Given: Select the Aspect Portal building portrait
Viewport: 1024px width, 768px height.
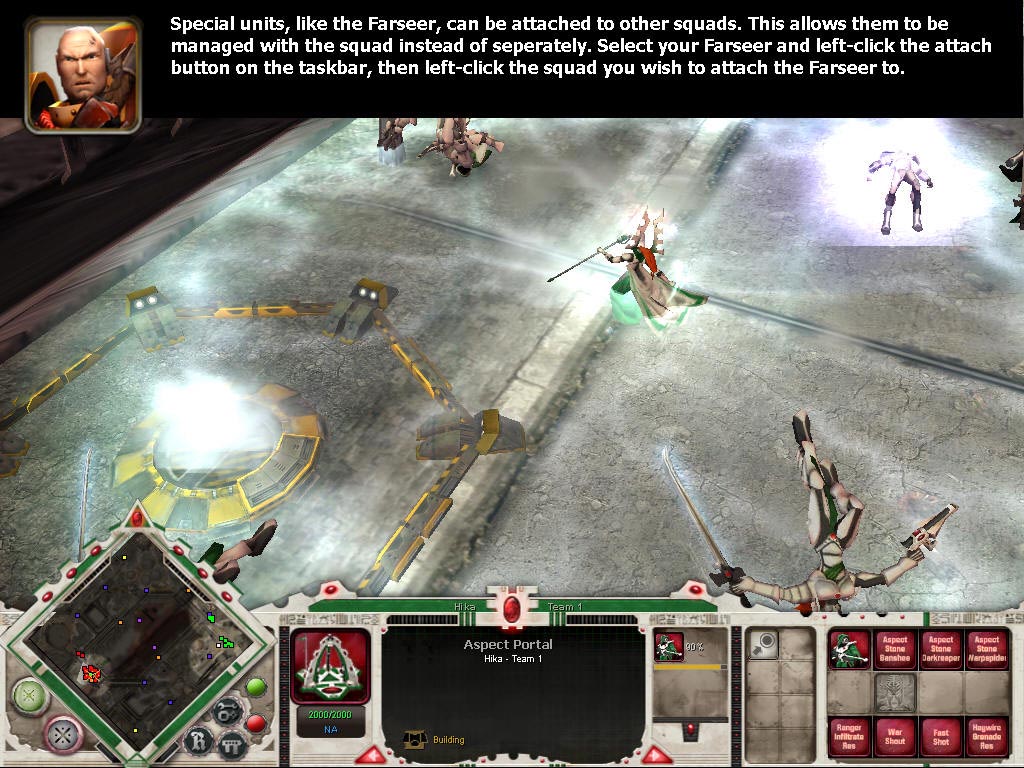Looking at the screenshot, I should (330, 666).
